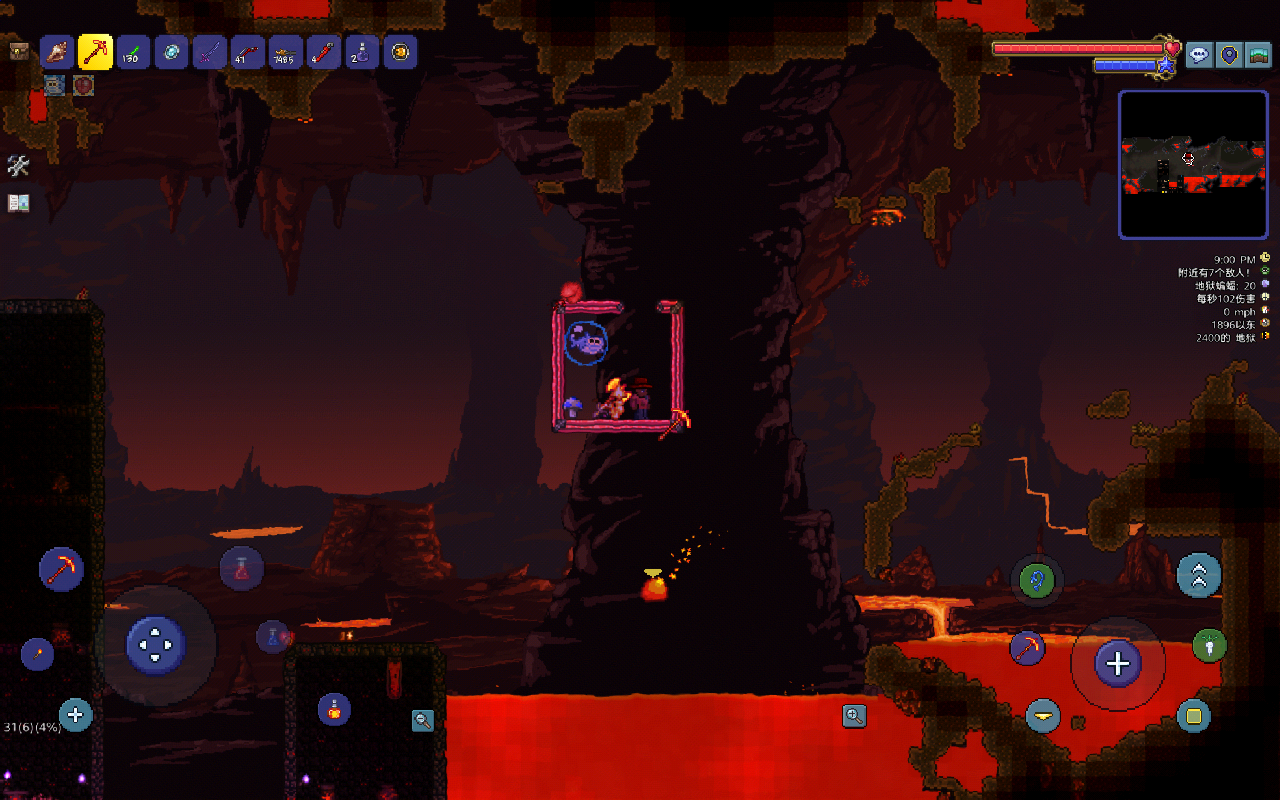The width and height of the screenshot is (1280, 800).
Task: Open the housing button beside the map pin
Action: click(x=1258, y=55)
